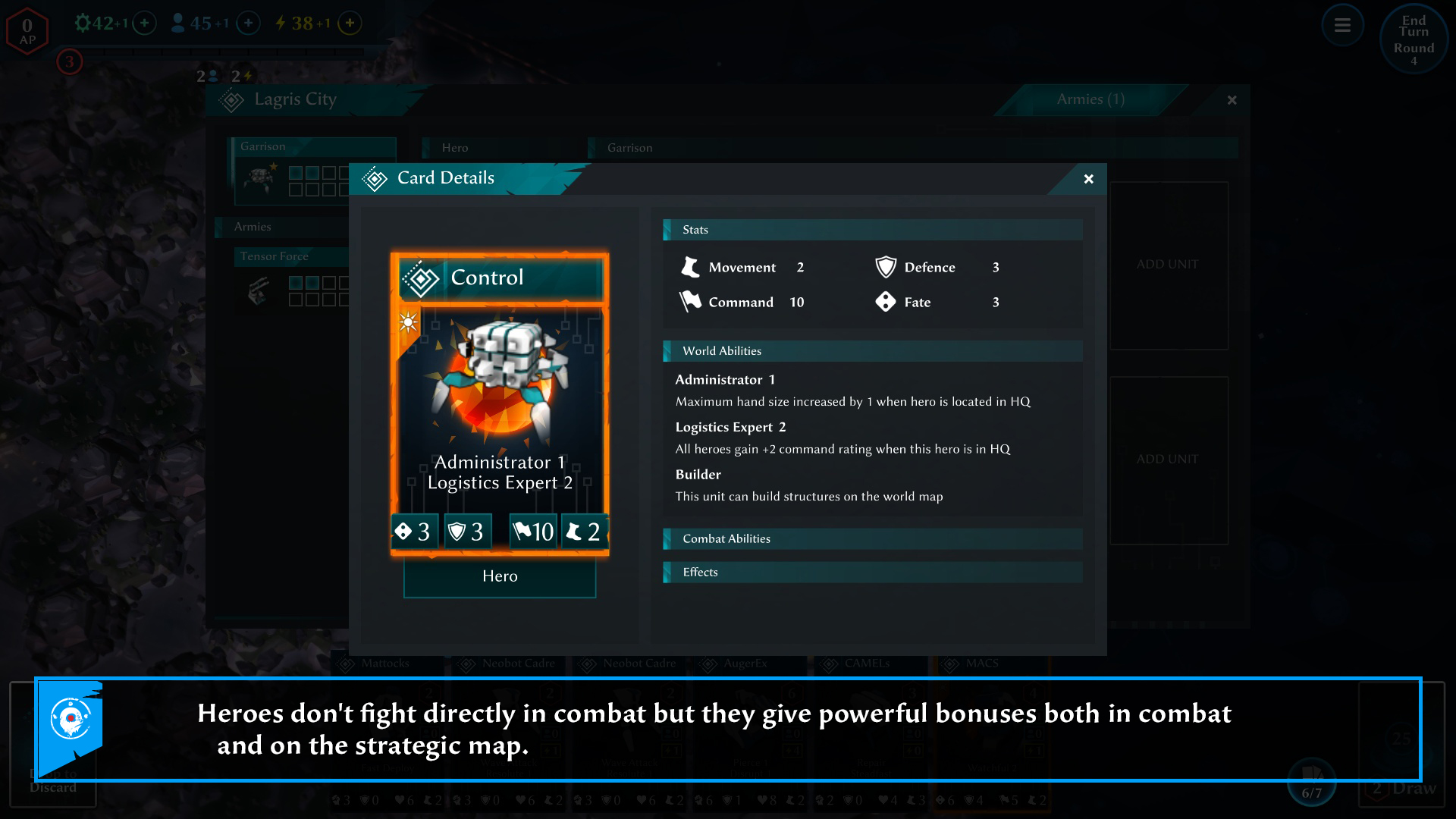Click the Fate icon in the Stats panel

(886, 302)
